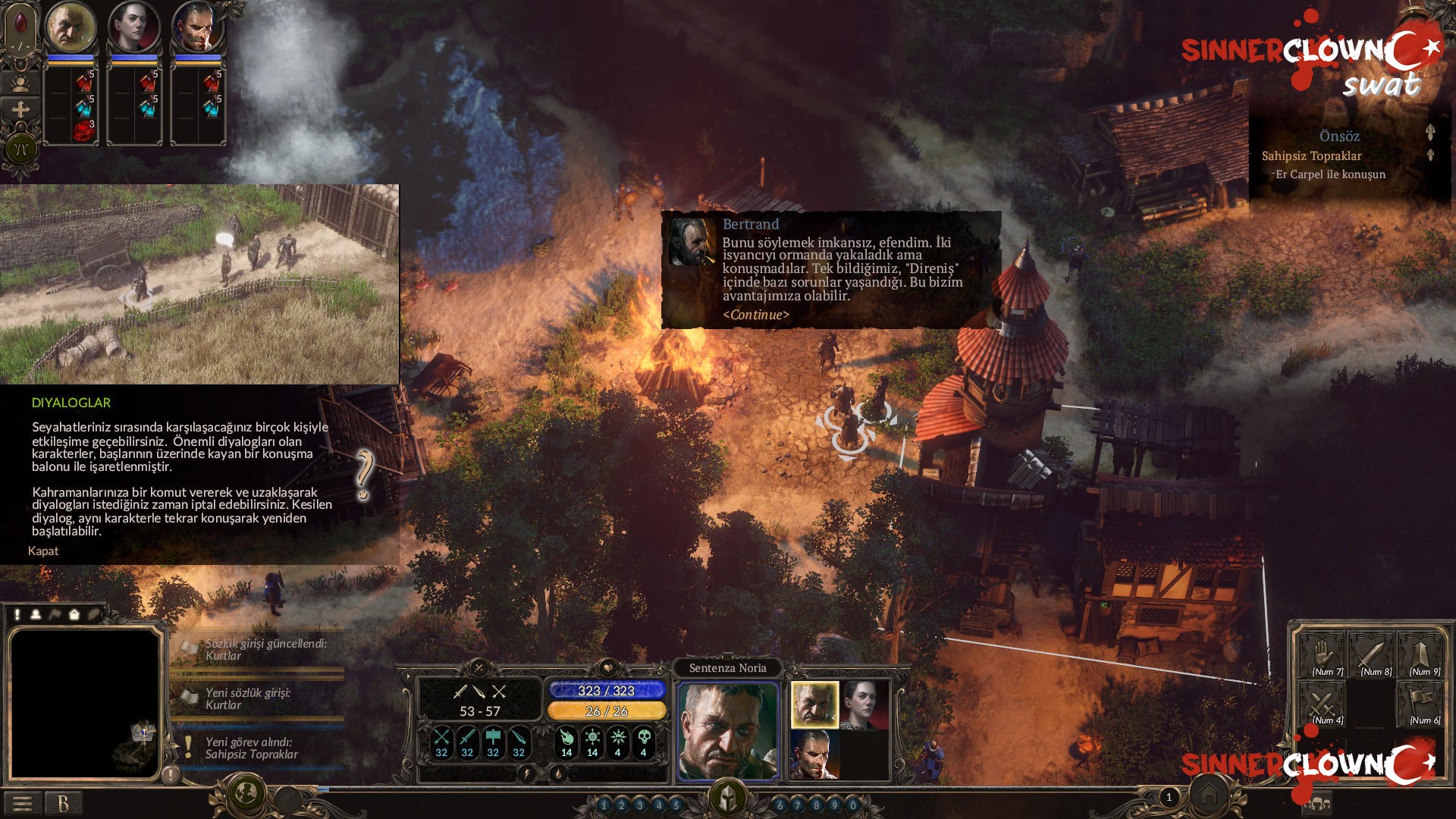The image size is (1456, 819).
Task: Open the Sahipsiz Topraklar quest tracker entry
Action: pyautogui.click(x=1311, y=156)
